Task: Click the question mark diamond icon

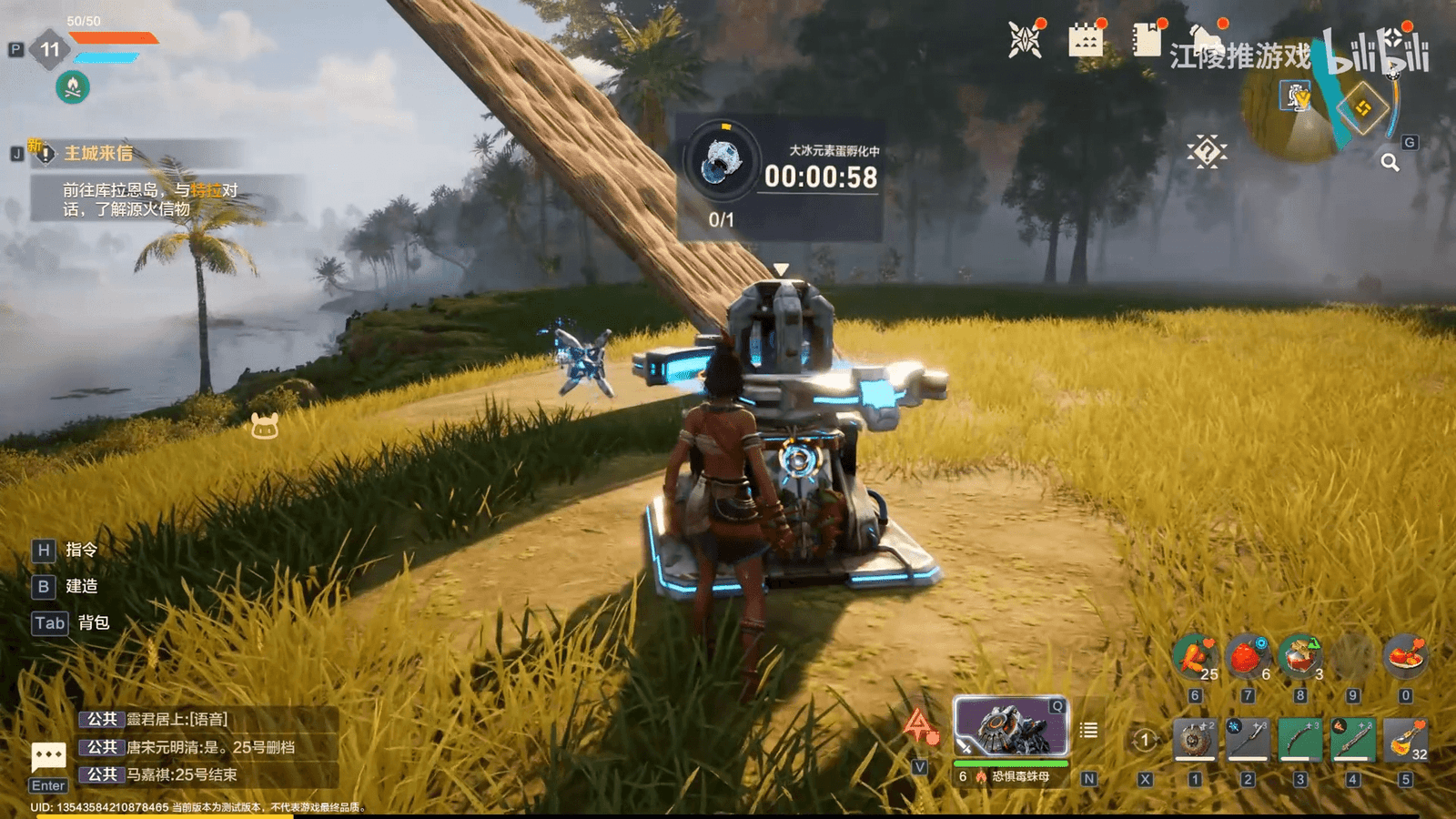Action: (x=1207, y=152)
